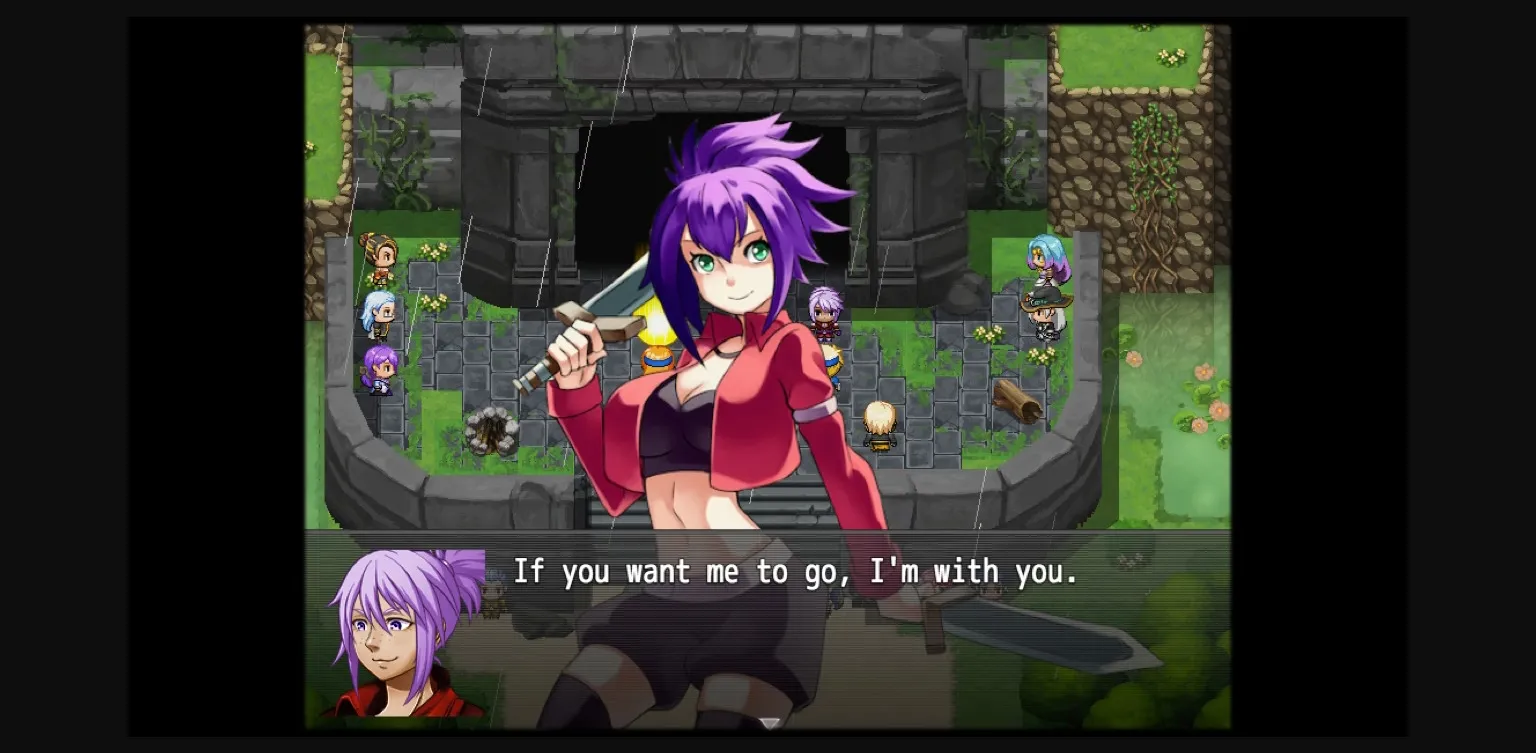Select the blonde character facing the stone steps
The image size is (1536, 753).
880,420
